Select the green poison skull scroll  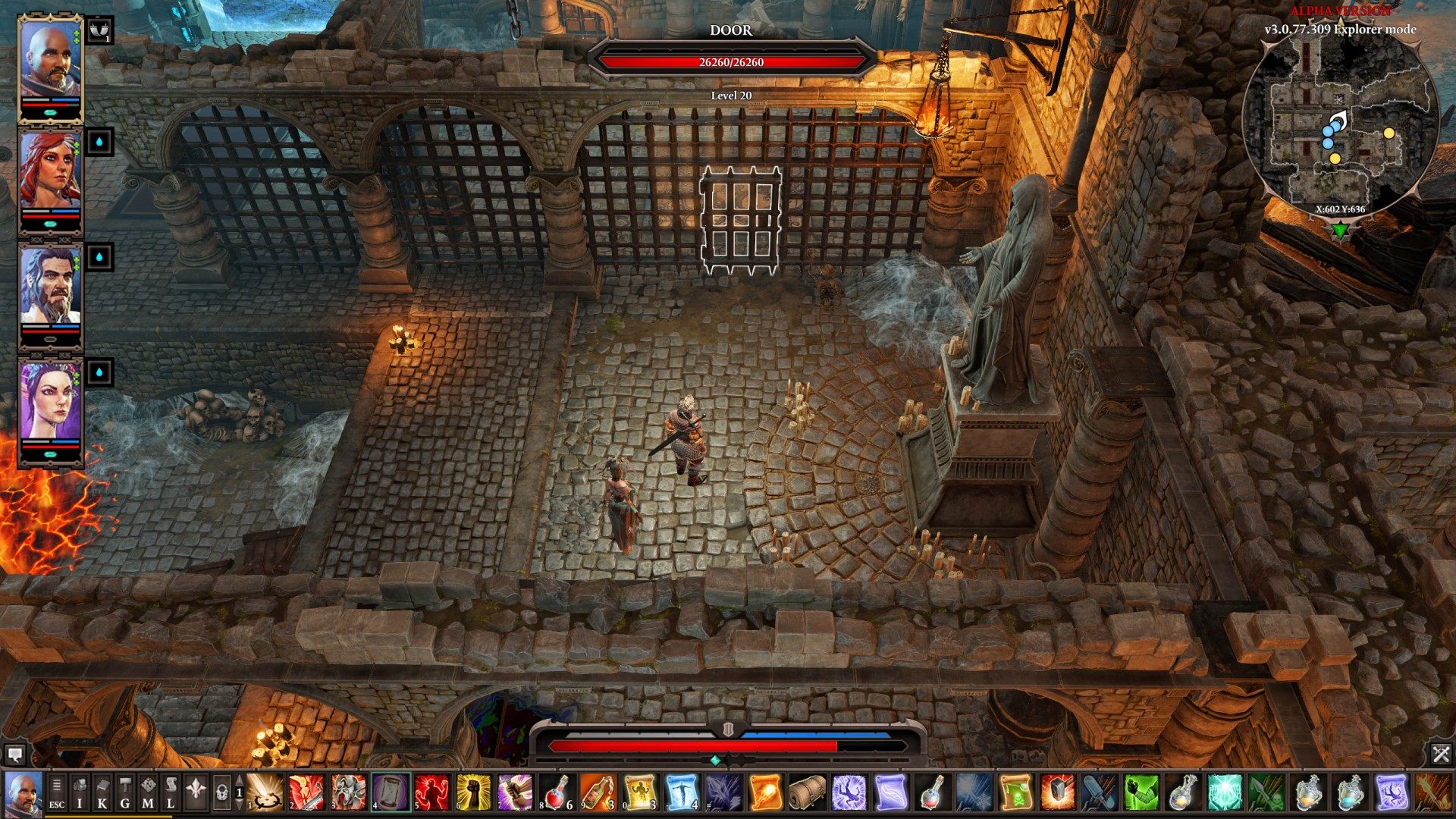1015,792
